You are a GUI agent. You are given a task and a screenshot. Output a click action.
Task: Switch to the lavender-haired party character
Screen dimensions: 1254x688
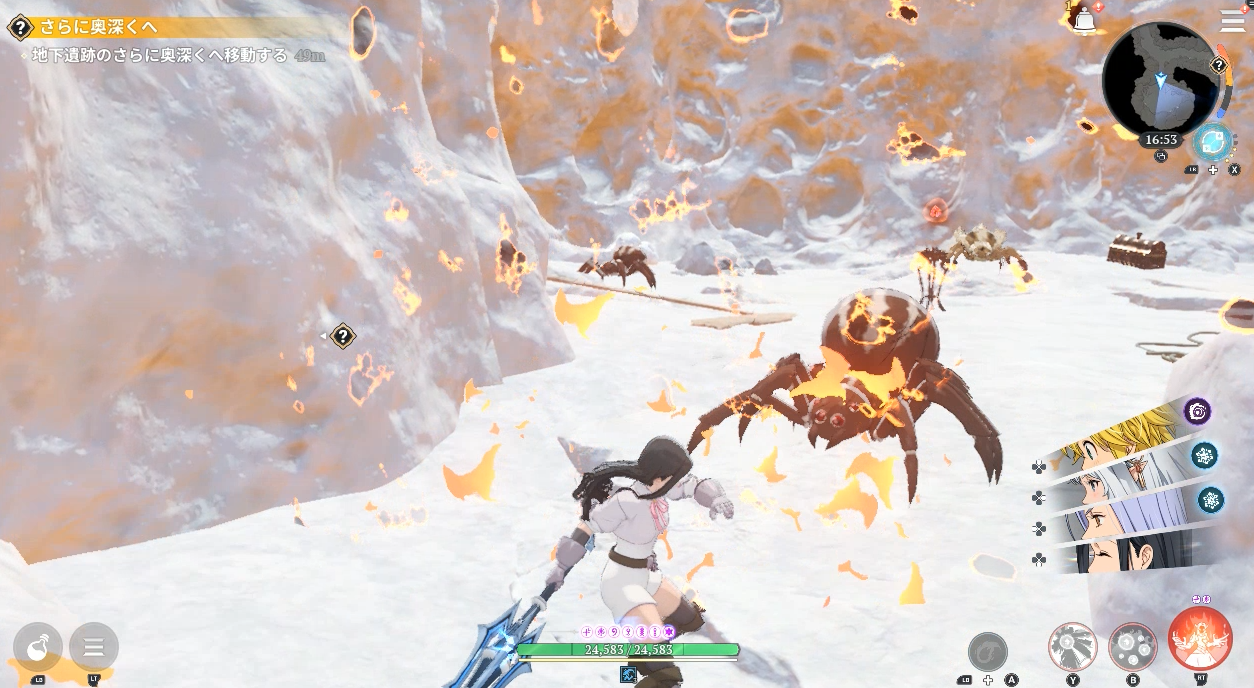coord(1110,520)
